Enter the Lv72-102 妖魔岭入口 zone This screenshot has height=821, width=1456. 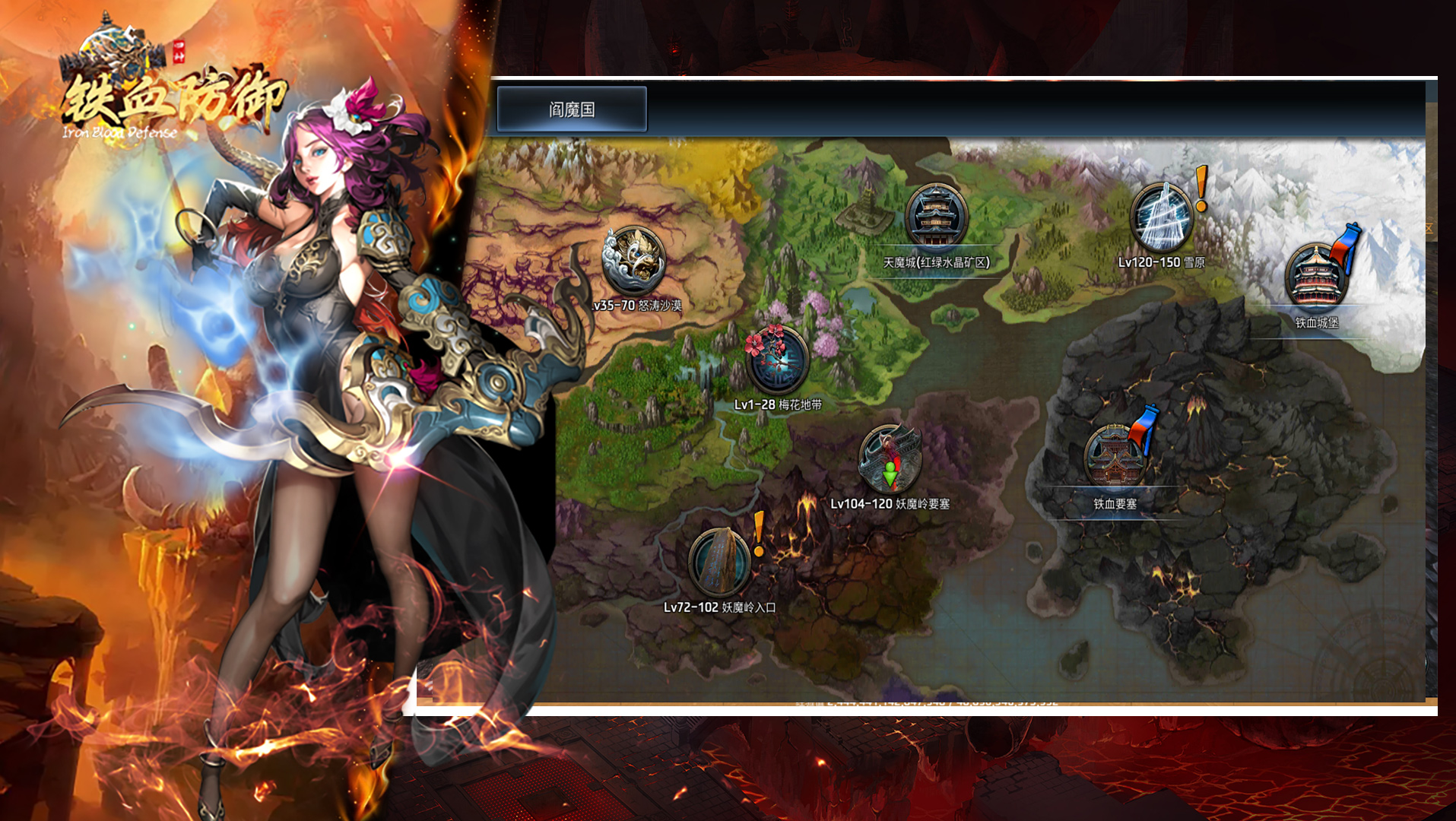[x=719, y=563]
